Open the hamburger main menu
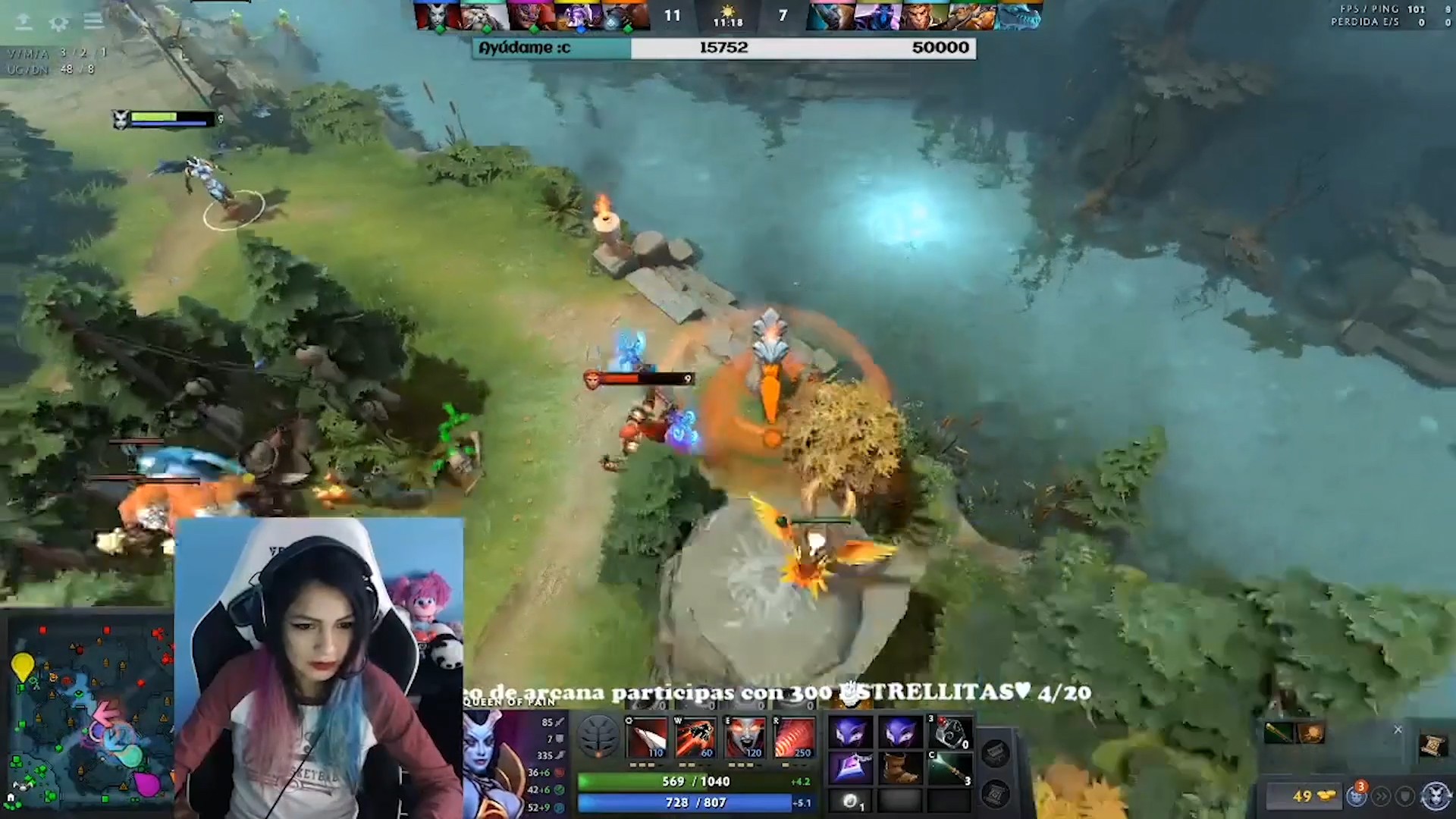 pyautogui.click(x=94, y=21)
